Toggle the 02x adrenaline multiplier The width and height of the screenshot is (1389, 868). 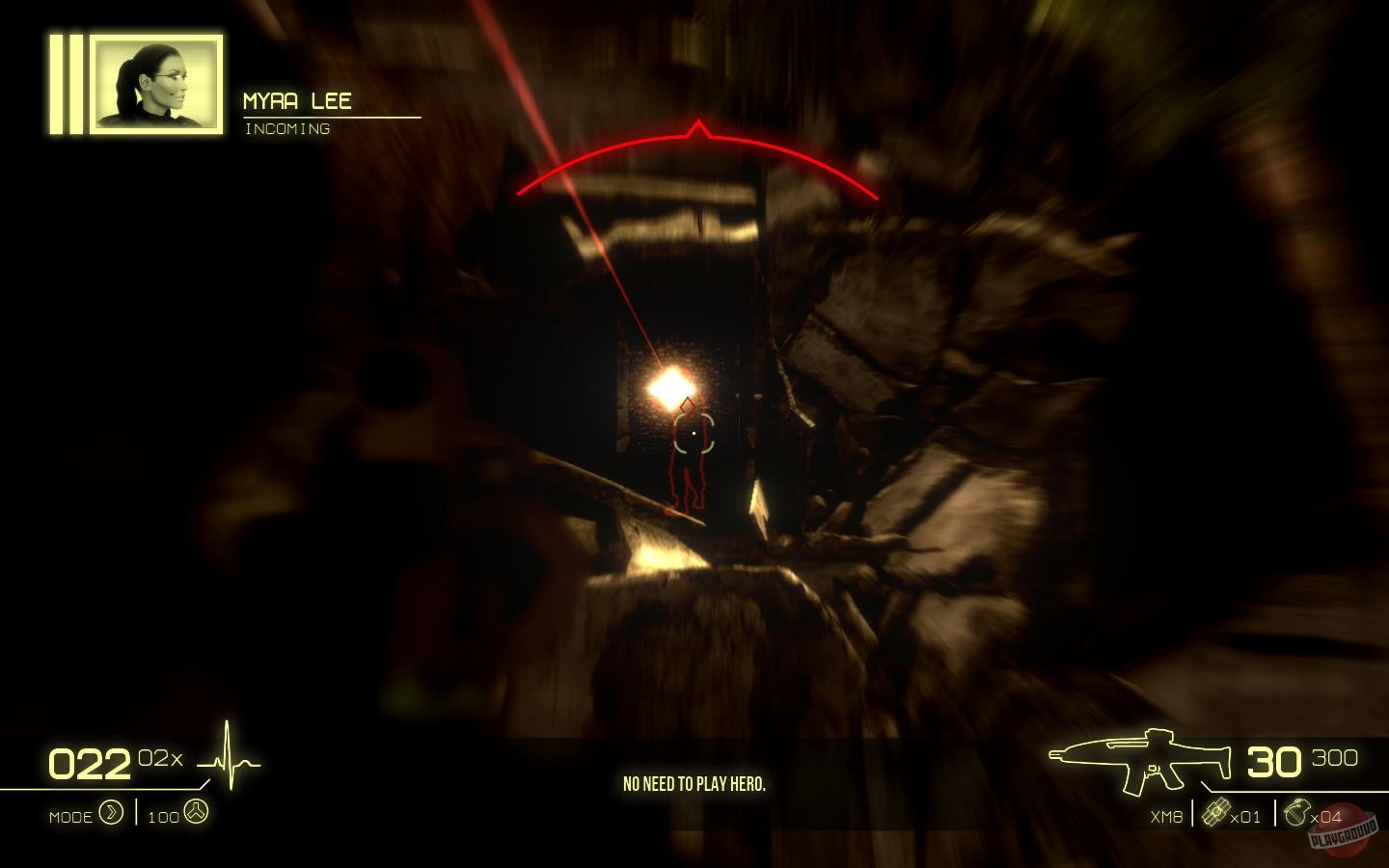[x=160, y=758]
